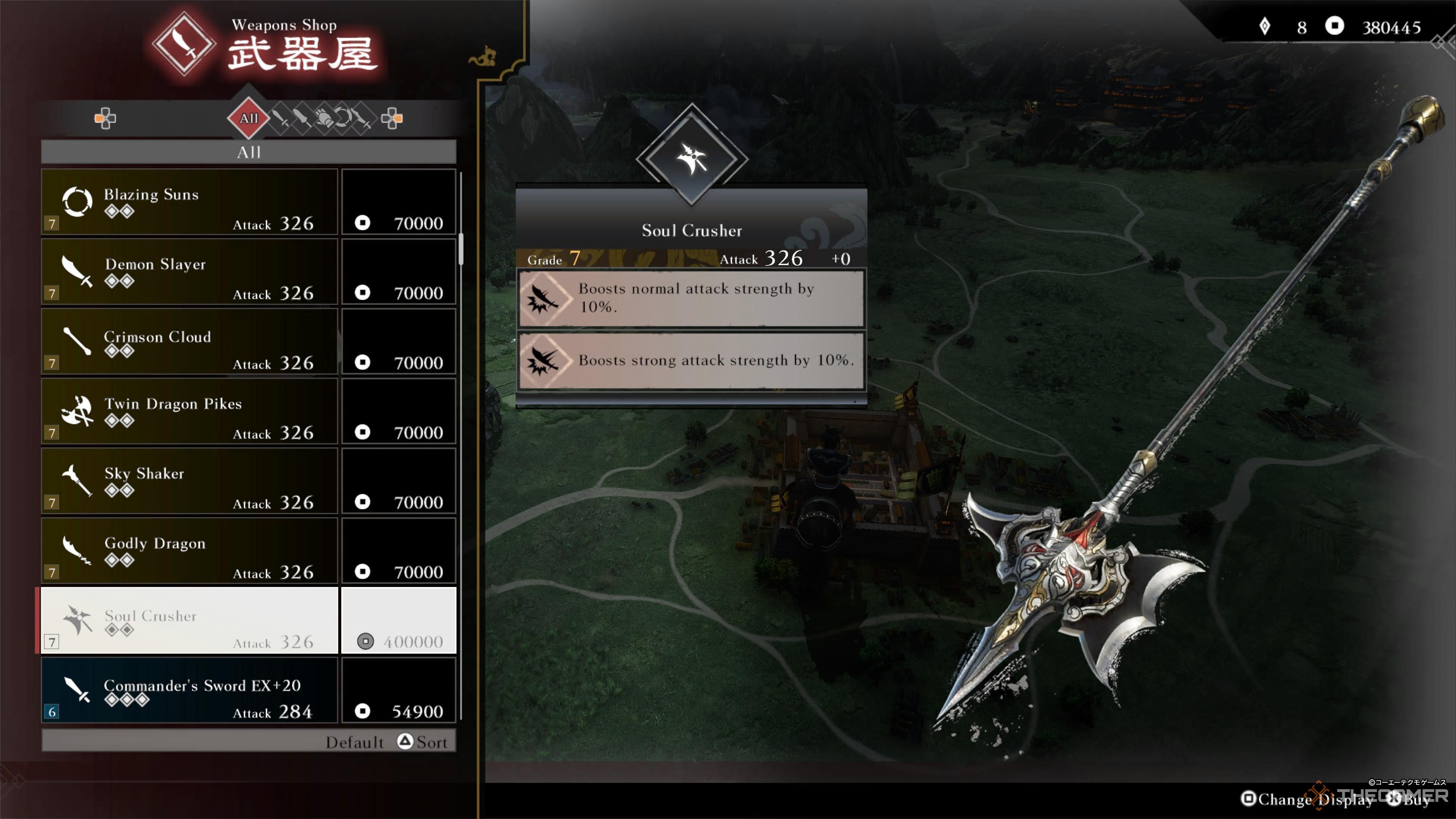The height and width of the screenshot is (819, 1456).
Task: Click the weapon list scrollbar
Action: (x=461, y=249)
